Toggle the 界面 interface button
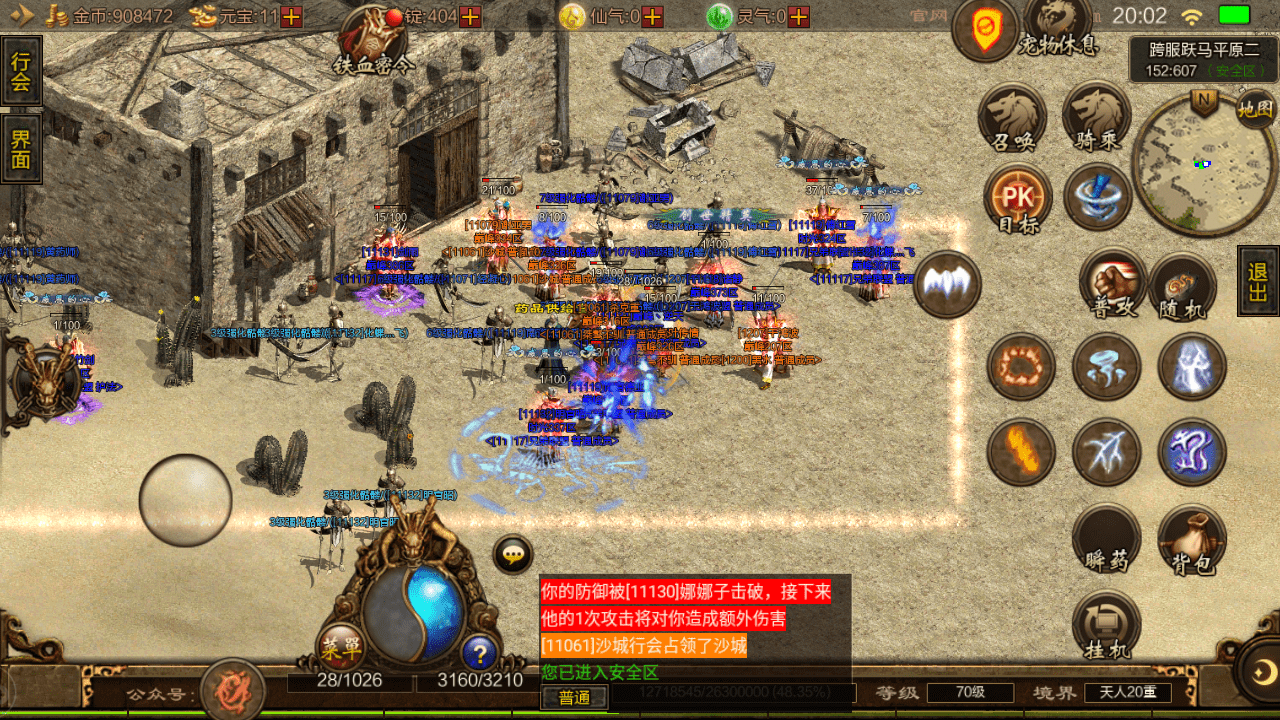The height and width of the screenshot is (720, 1280). click(21, 148)
